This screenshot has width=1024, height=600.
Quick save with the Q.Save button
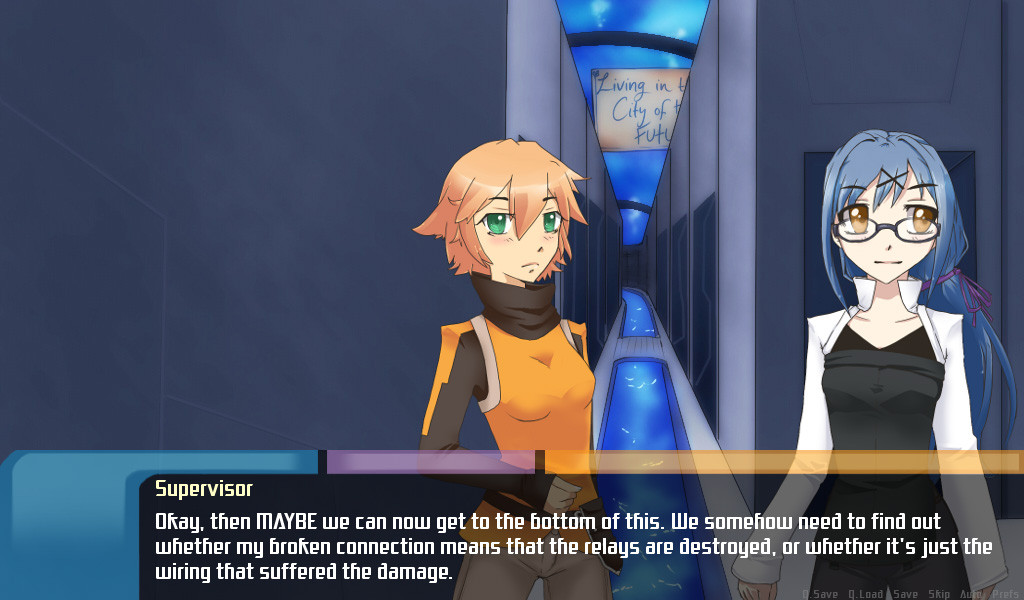[x=820, y=594]
